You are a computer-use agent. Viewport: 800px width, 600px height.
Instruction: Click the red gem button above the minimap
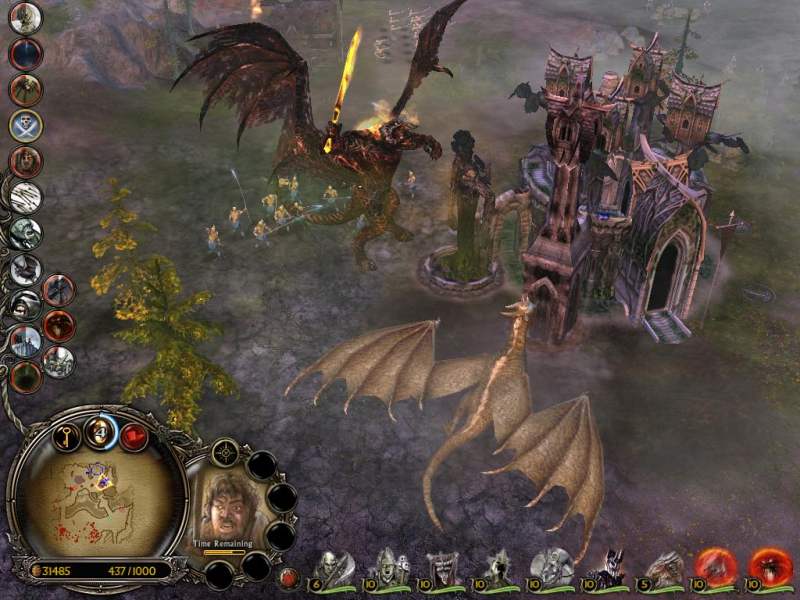pyautogui.click(x=133, y=435)
